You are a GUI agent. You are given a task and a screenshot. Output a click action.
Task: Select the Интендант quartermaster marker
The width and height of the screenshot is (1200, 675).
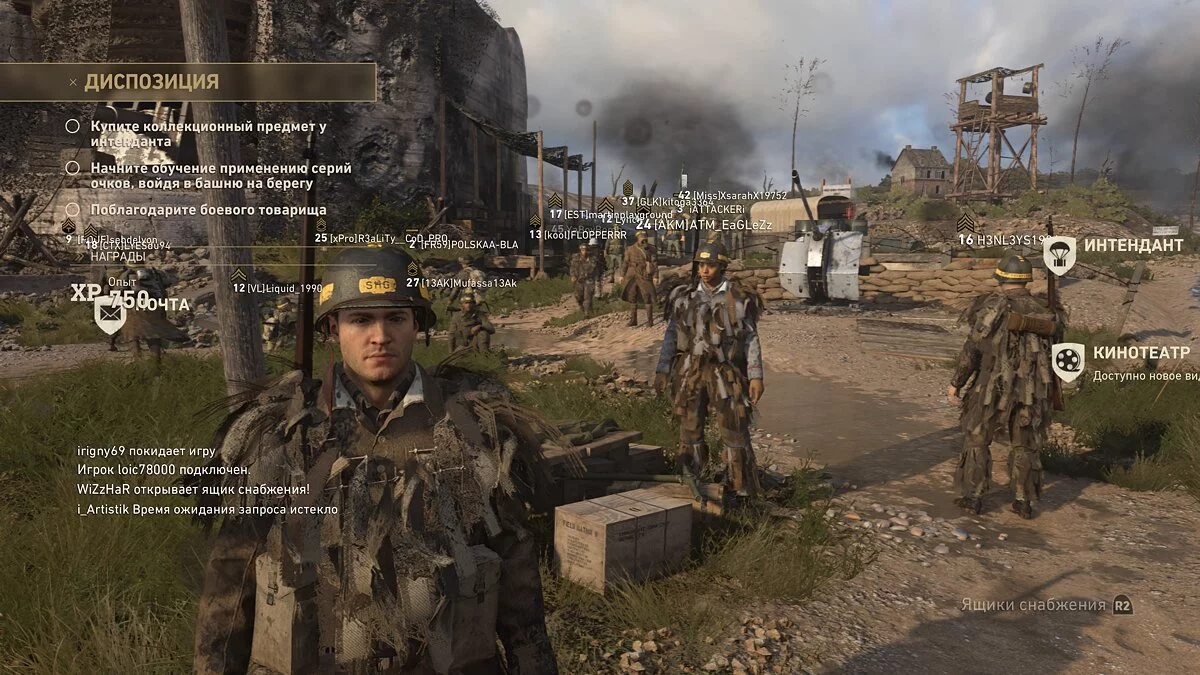point(1060,255)
